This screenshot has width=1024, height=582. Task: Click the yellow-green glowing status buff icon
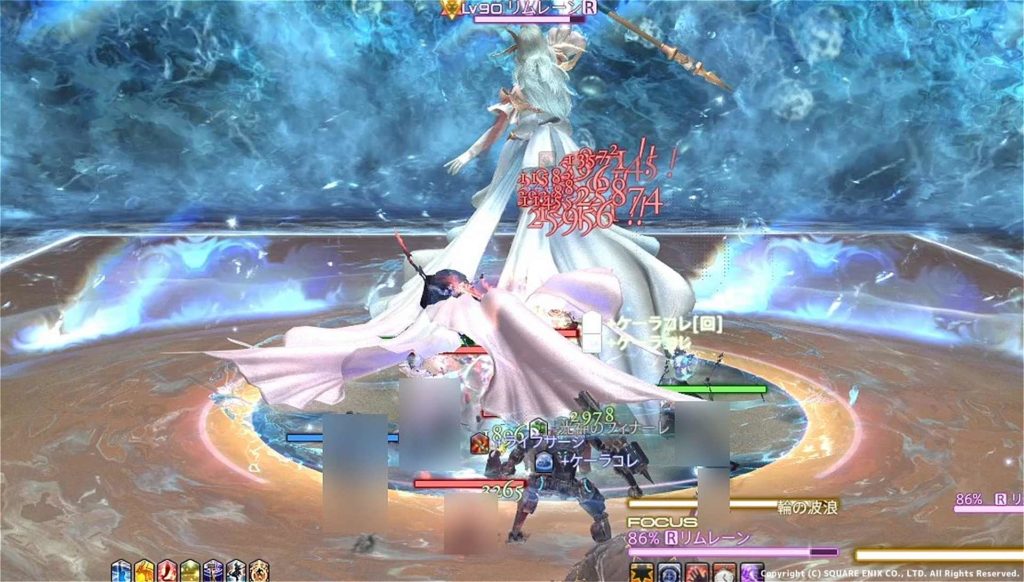click(190, 572)
